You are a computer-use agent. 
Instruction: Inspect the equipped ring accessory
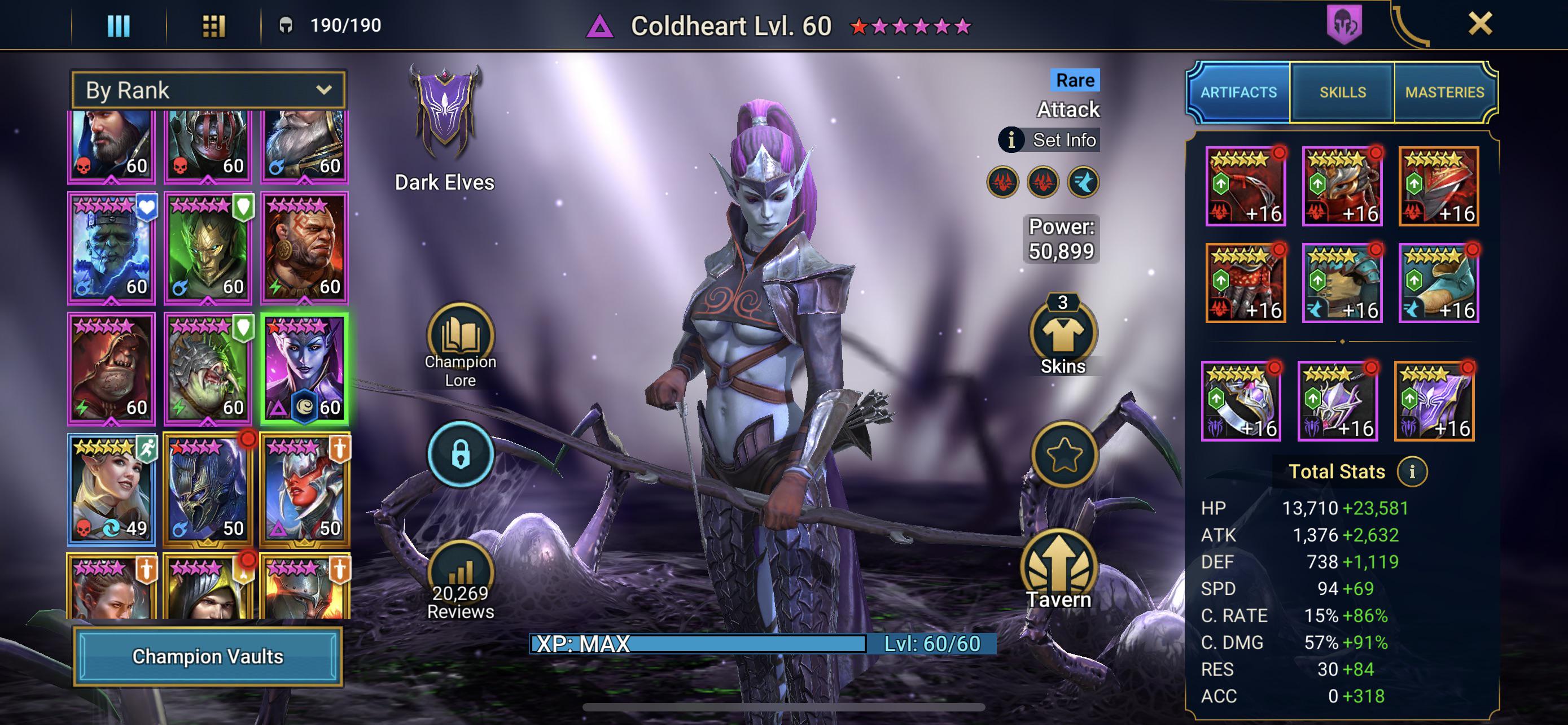pyautogui.click(x=1241, y=401)
